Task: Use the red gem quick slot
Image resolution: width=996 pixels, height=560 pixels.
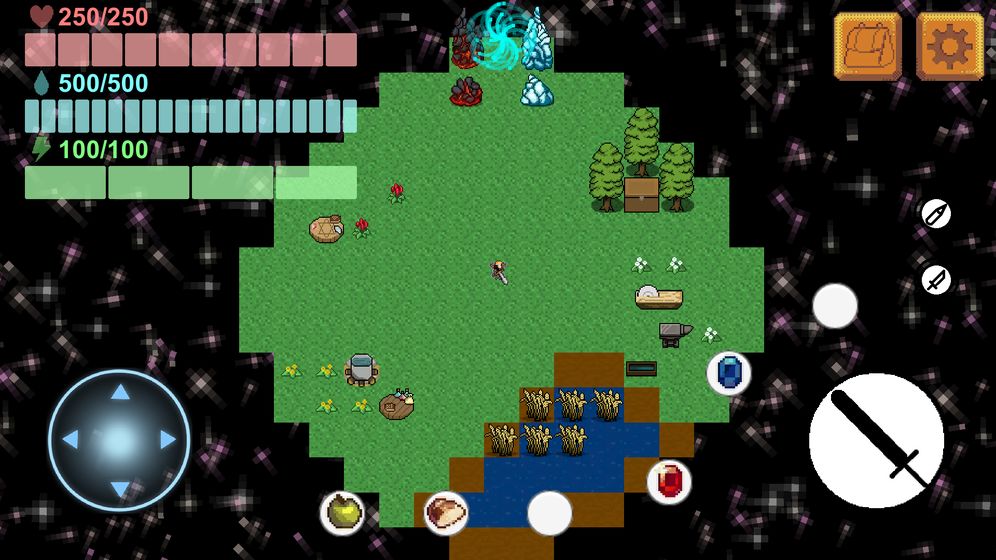Action: pos(669,481)
